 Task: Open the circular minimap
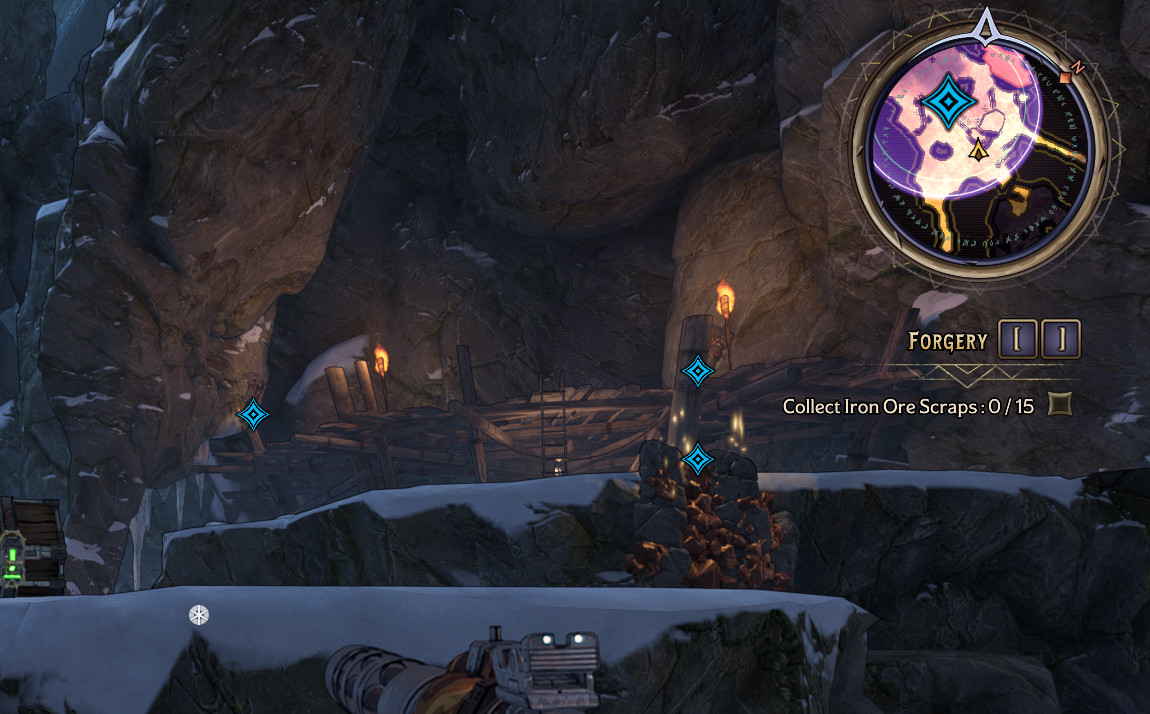click(x=984, y=148)
